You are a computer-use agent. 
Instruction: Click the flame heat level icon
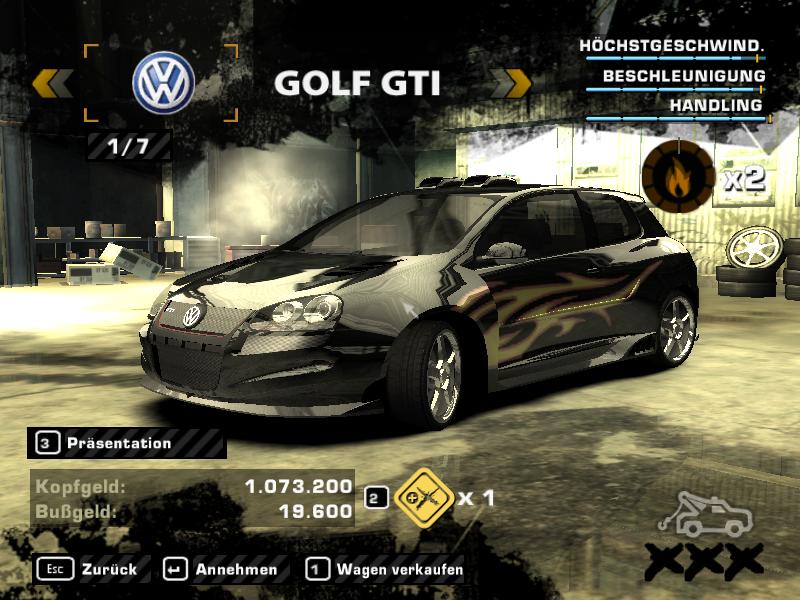[x=678, y=177]
